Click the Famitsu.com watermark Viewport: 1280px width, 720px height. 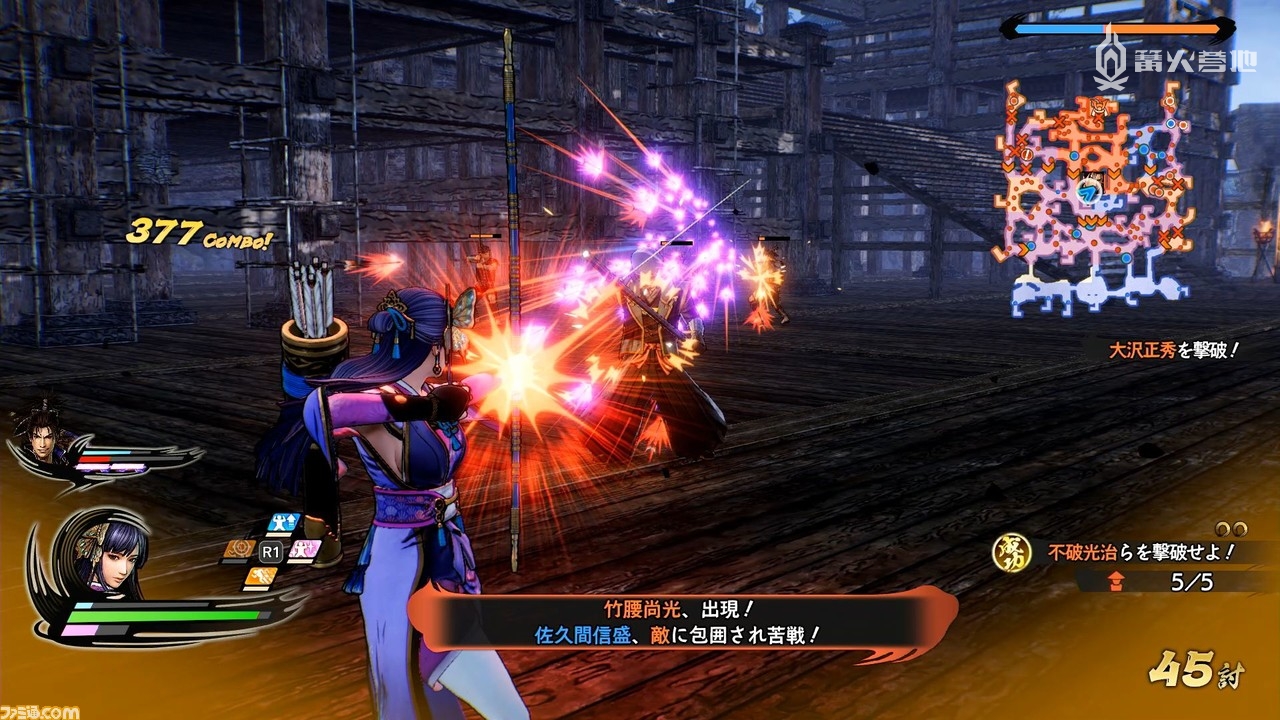coord(40,711)
